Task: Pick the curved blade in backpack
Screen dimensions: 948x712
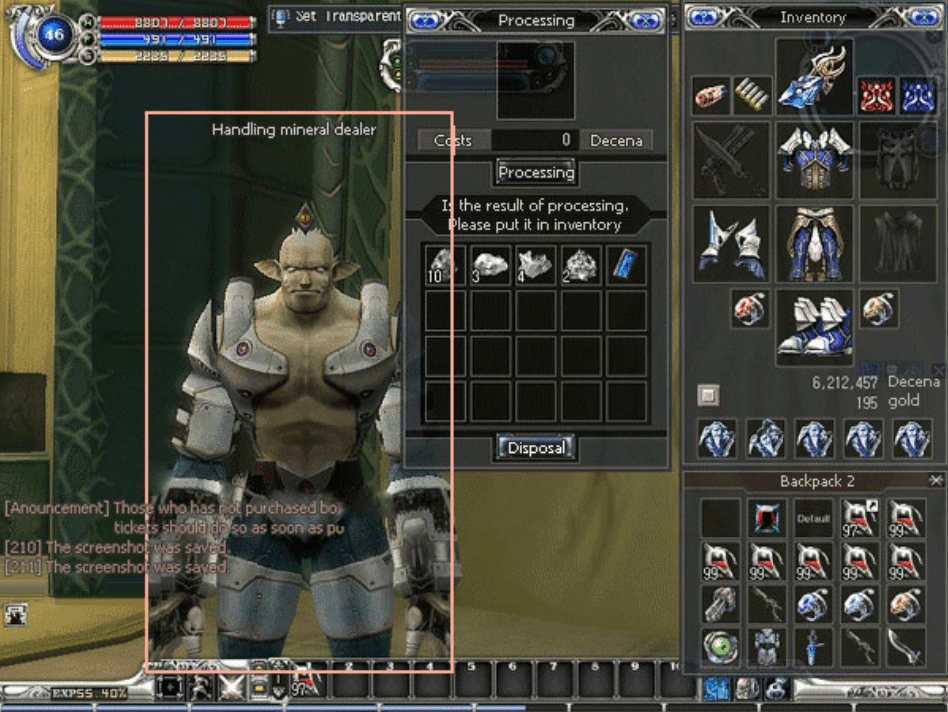Action: tap(906, 647)
